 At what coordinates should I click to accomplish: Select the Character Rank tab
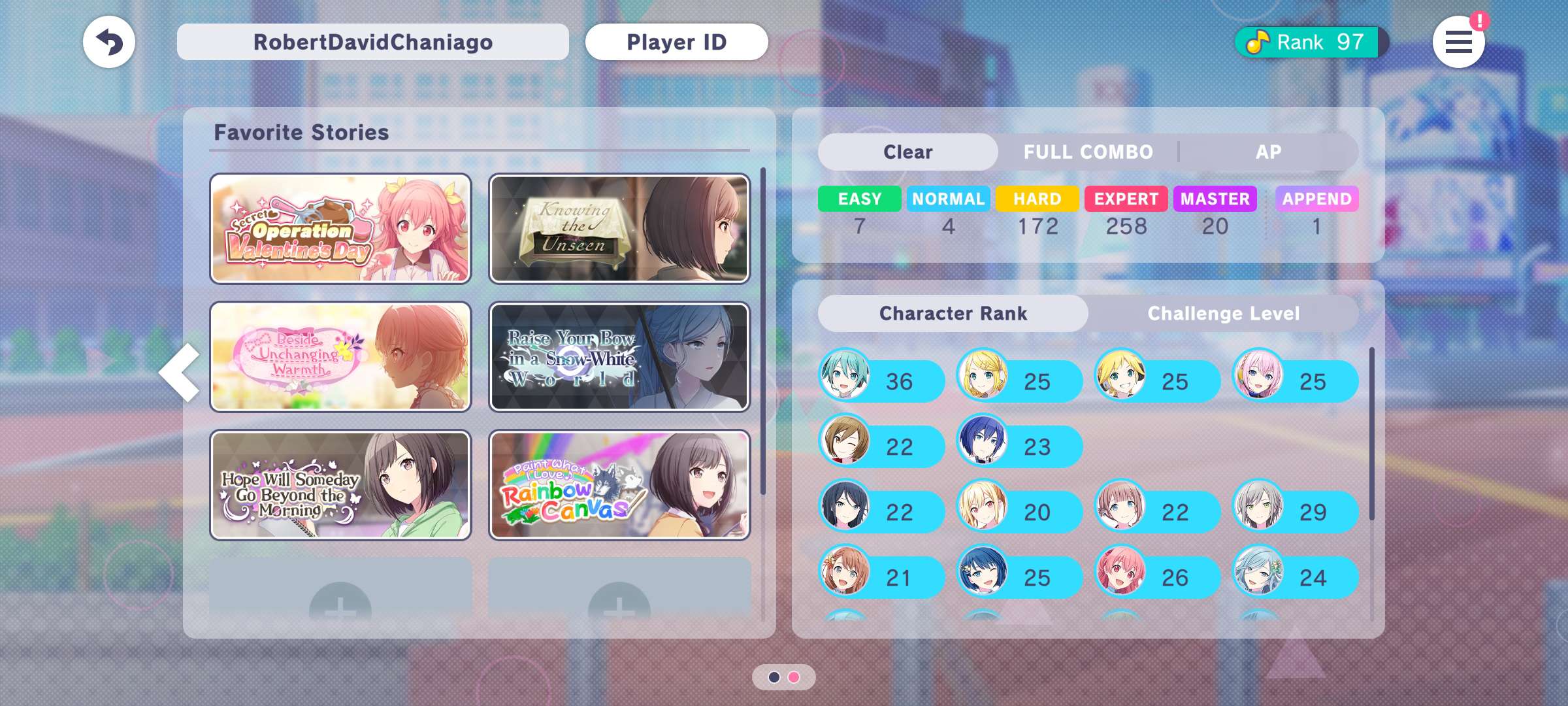[x=953, y=314]
